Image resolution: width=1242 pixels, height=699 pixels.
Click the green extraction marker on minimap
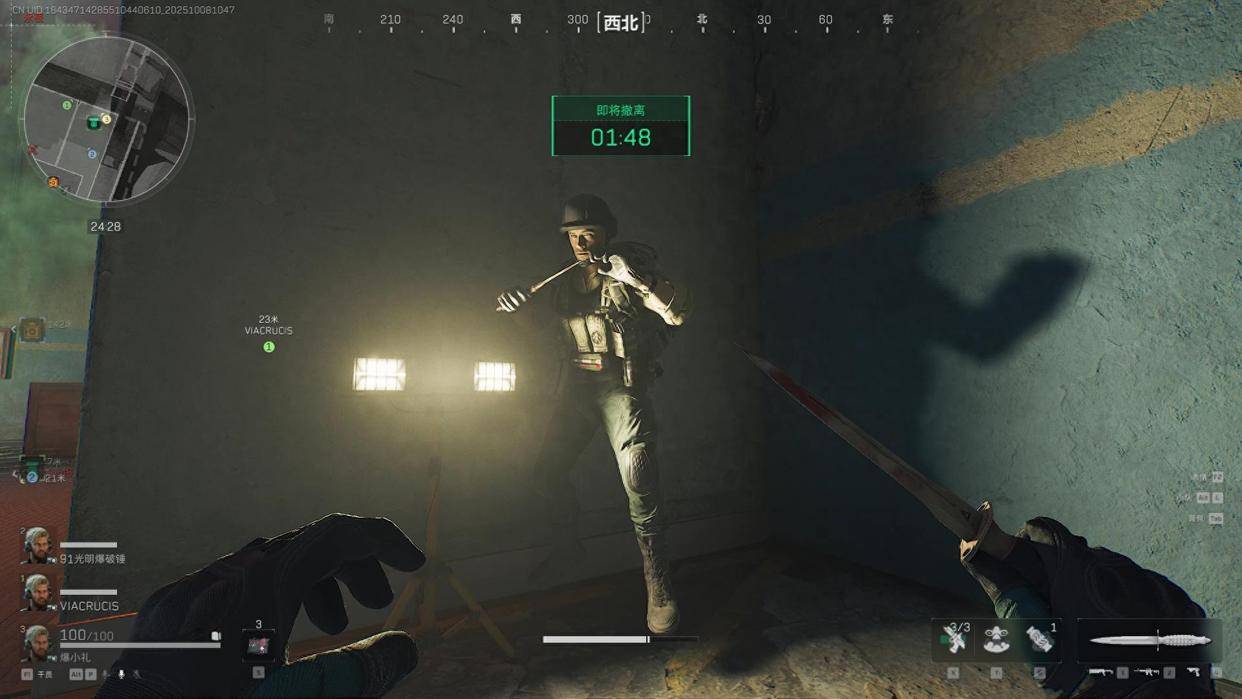93,122
